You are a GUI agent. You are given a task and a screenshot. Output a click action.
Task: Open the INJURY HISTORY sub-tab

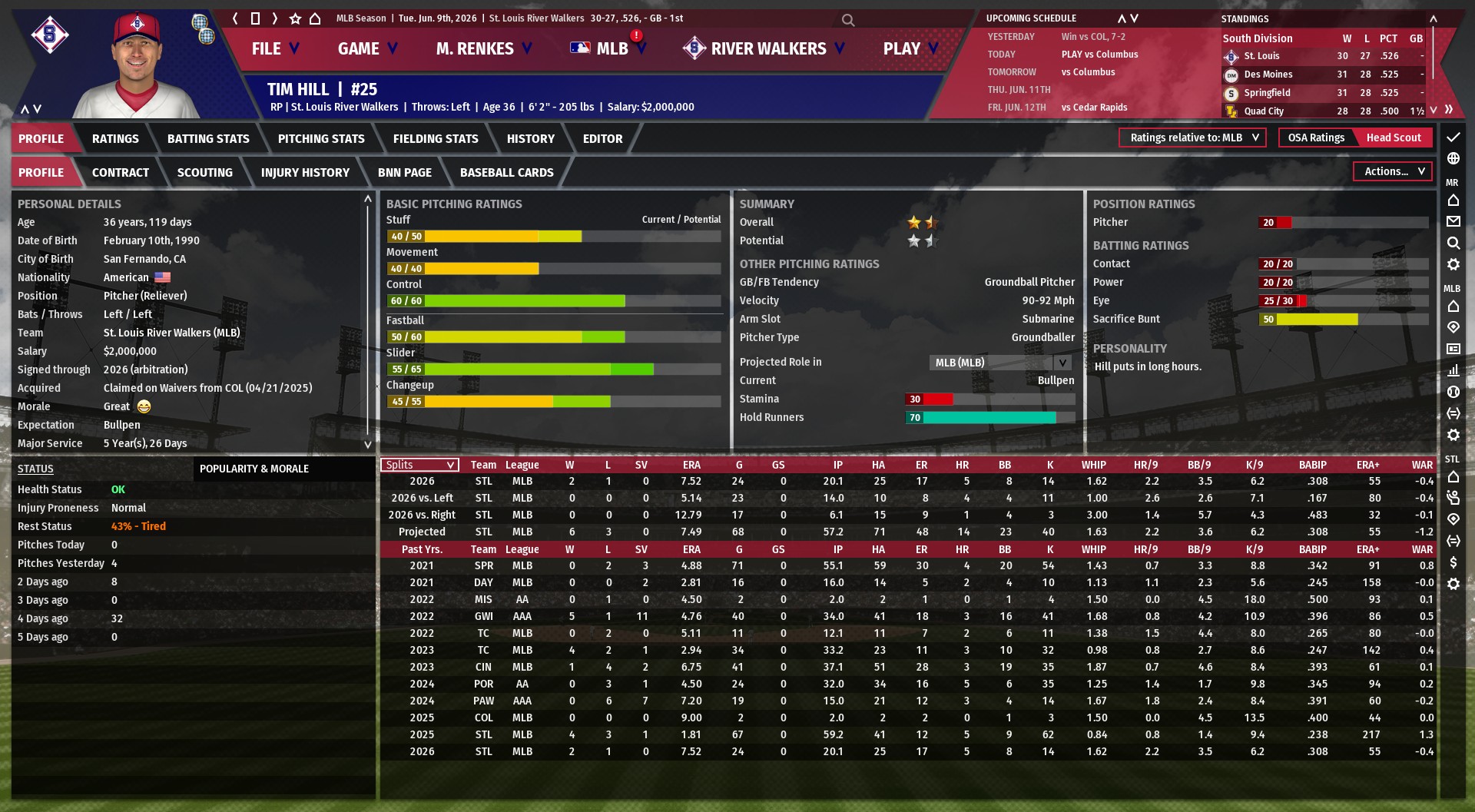[305, 173]
